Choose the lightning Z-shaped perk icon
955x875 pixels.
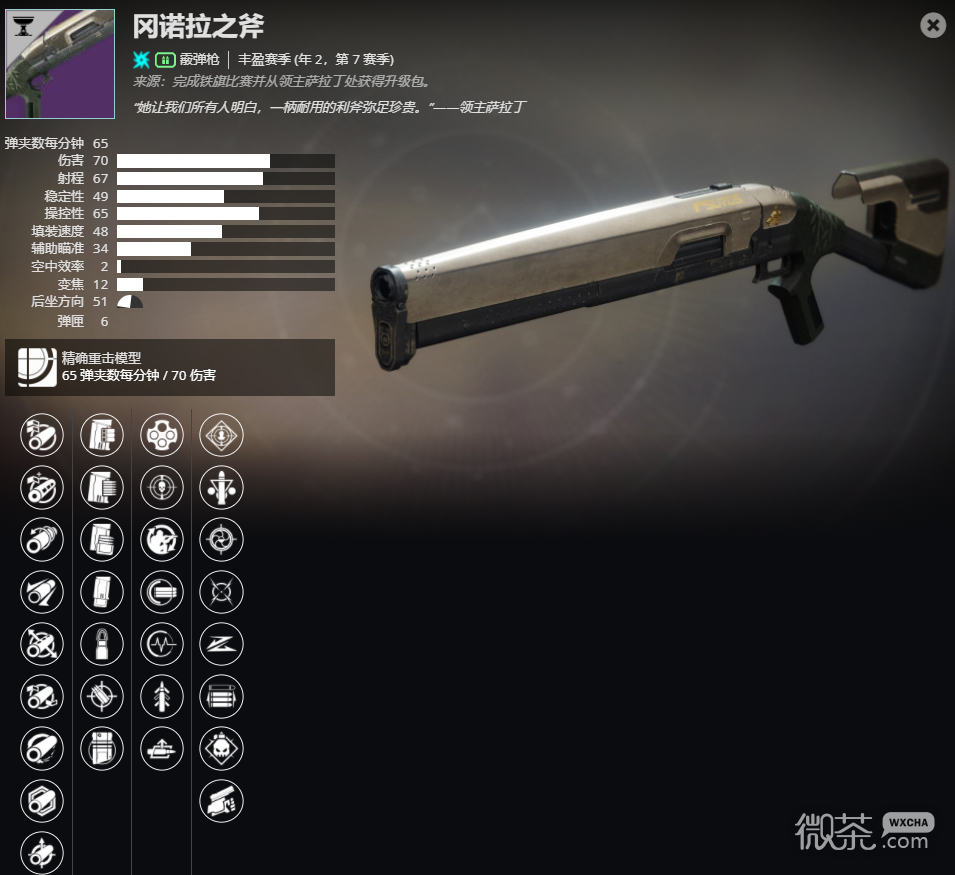coord(222,643)
